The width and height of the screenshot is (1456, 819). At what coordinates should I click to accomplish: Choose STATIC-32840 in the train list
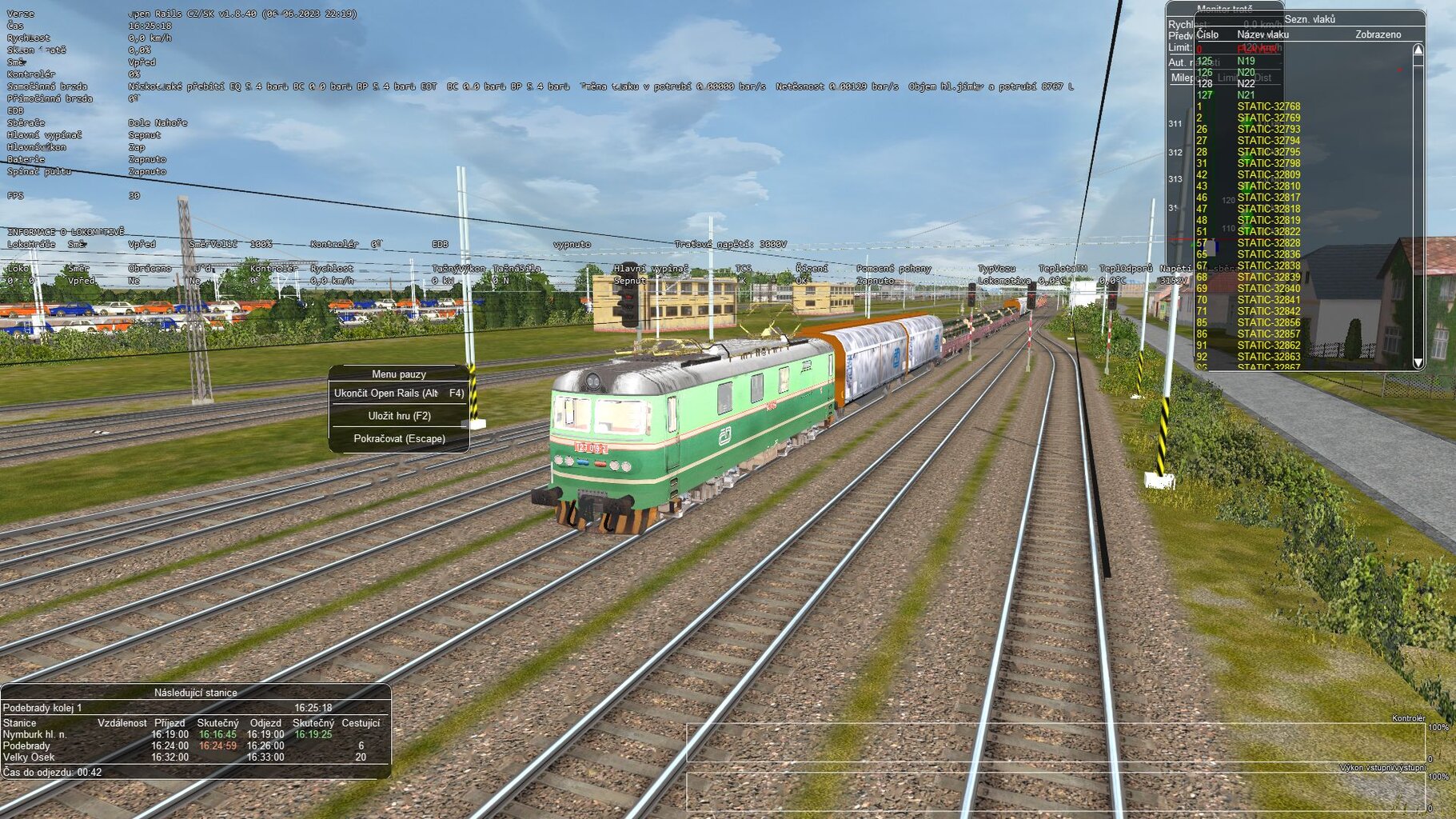(1268, 289)
